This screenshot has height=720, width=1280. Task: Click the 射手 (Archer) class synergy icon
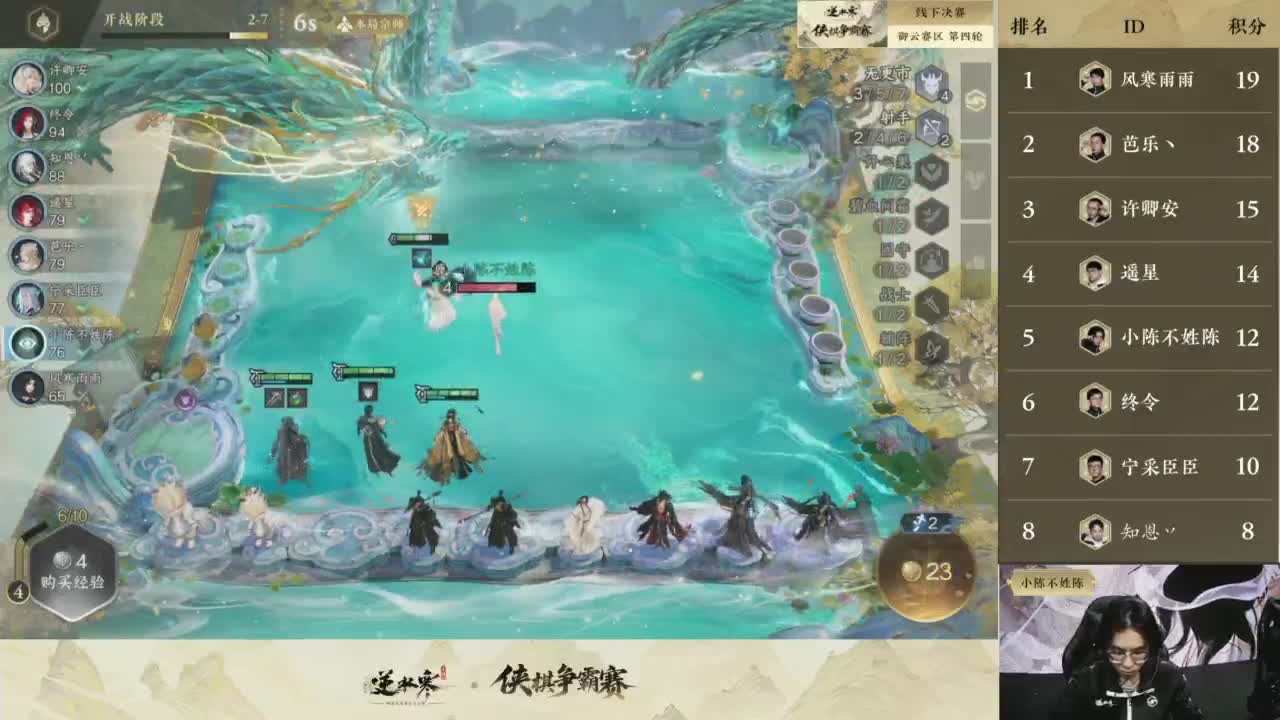click(x=930, y=128)
